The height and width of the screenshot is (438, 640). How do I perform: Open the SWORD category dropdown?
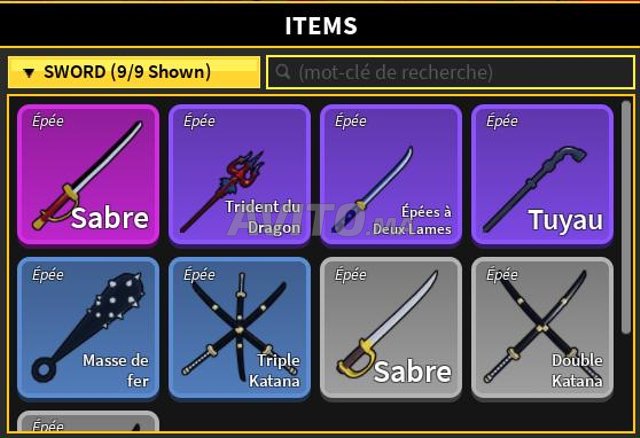pyautogui.click(x=133, y=72)
